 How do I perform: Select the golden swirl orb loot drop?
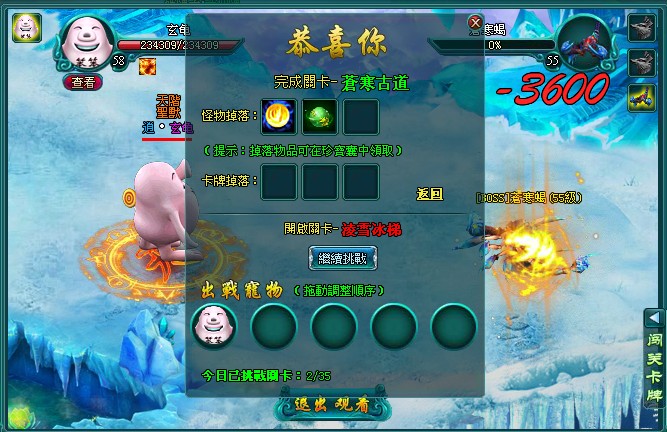[x=279, y=116]
